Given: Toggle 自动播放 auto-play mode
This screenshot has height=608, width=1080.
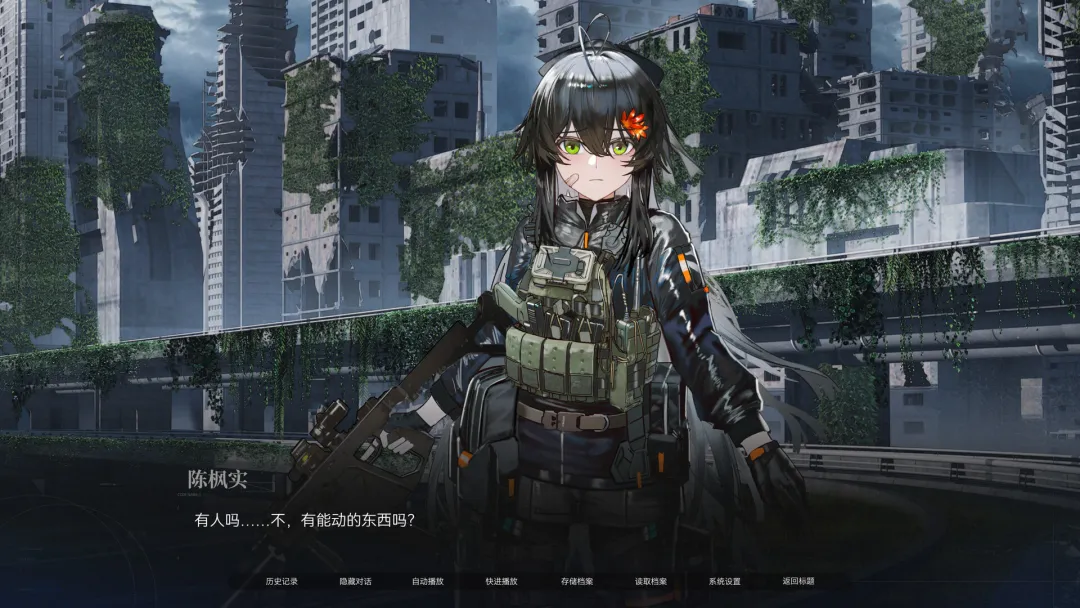Looking at the screenshot, I should [428, 581].
